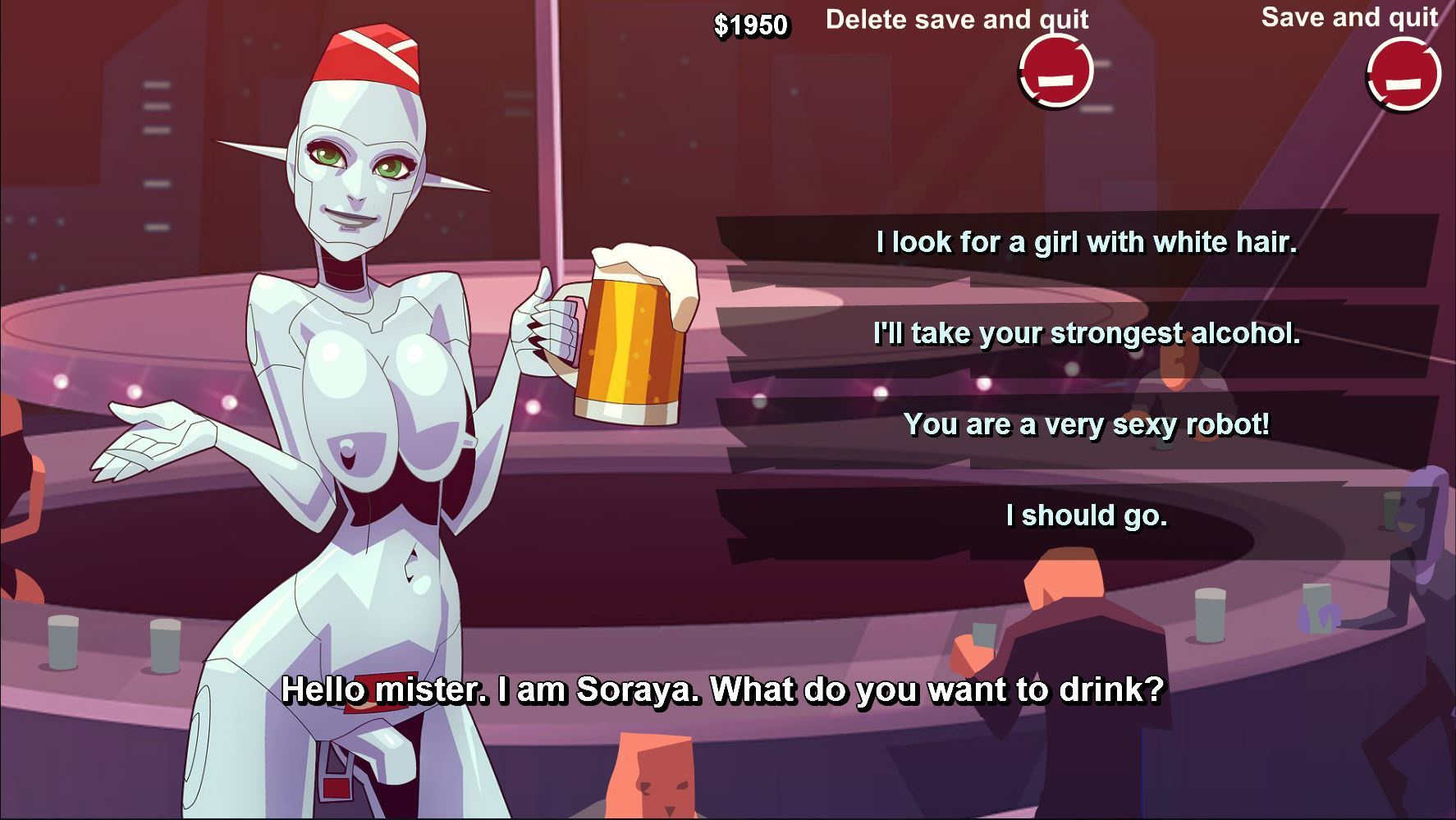Choose "I look for a girl with white hair."
Image resolution: width=1456 pixels, height=820 pixels.
[x=1086, y=243]
